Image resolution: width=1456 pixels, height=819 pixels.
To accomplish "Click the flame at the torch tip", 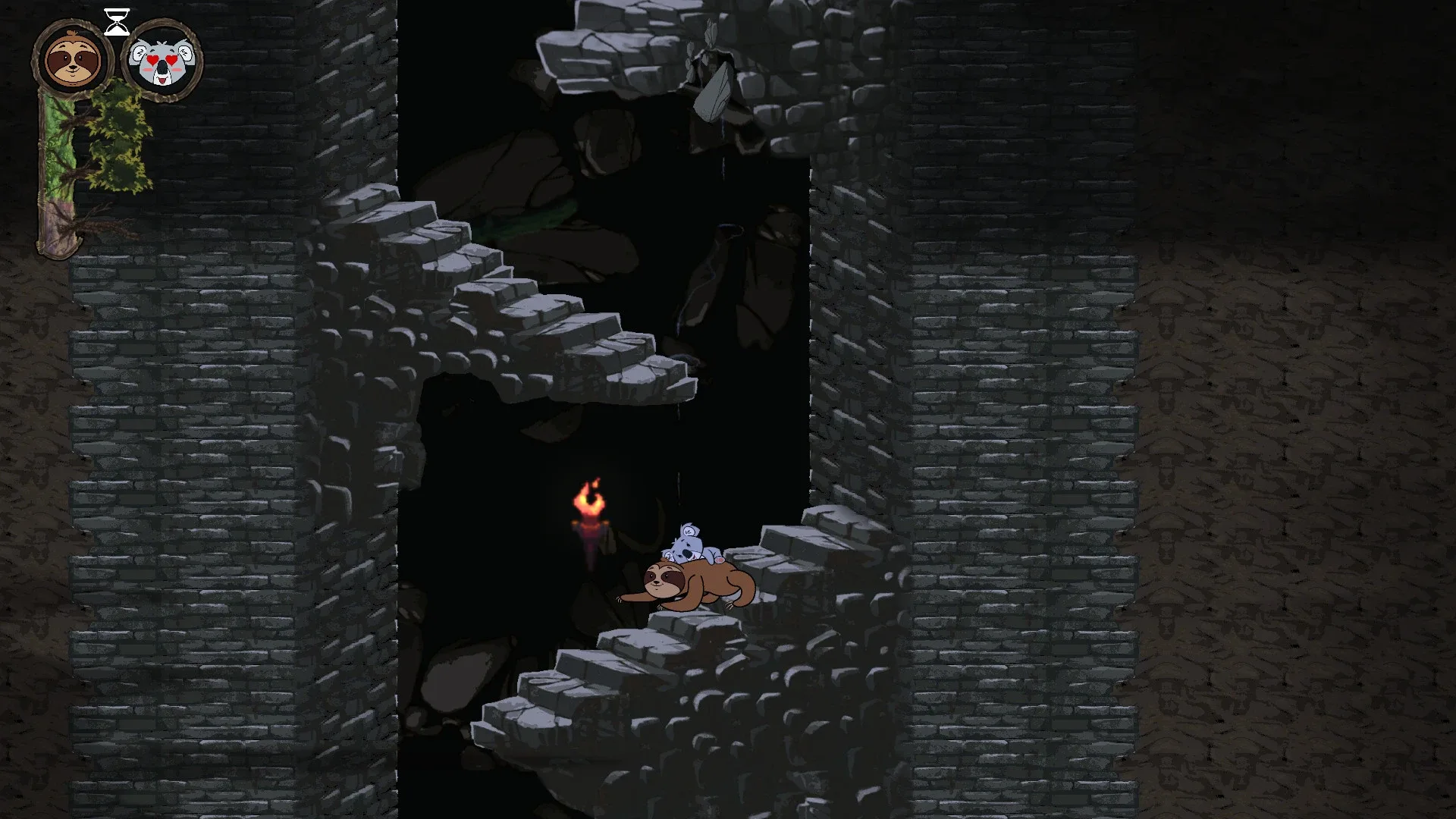I will coord(591,493).
